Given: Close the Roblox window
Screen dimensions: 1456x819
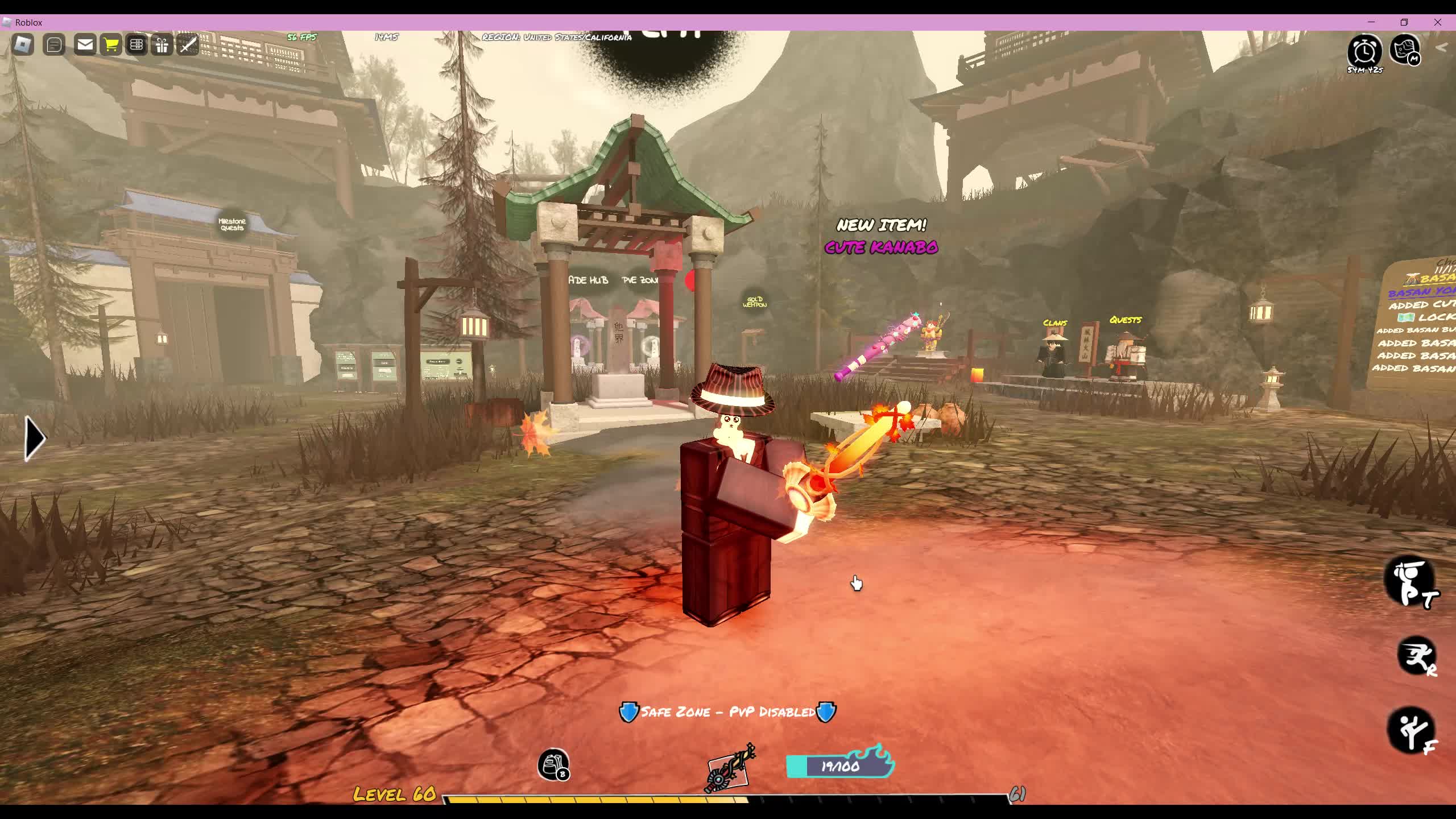Looking at the screenshot, I should click(1438, 22).
